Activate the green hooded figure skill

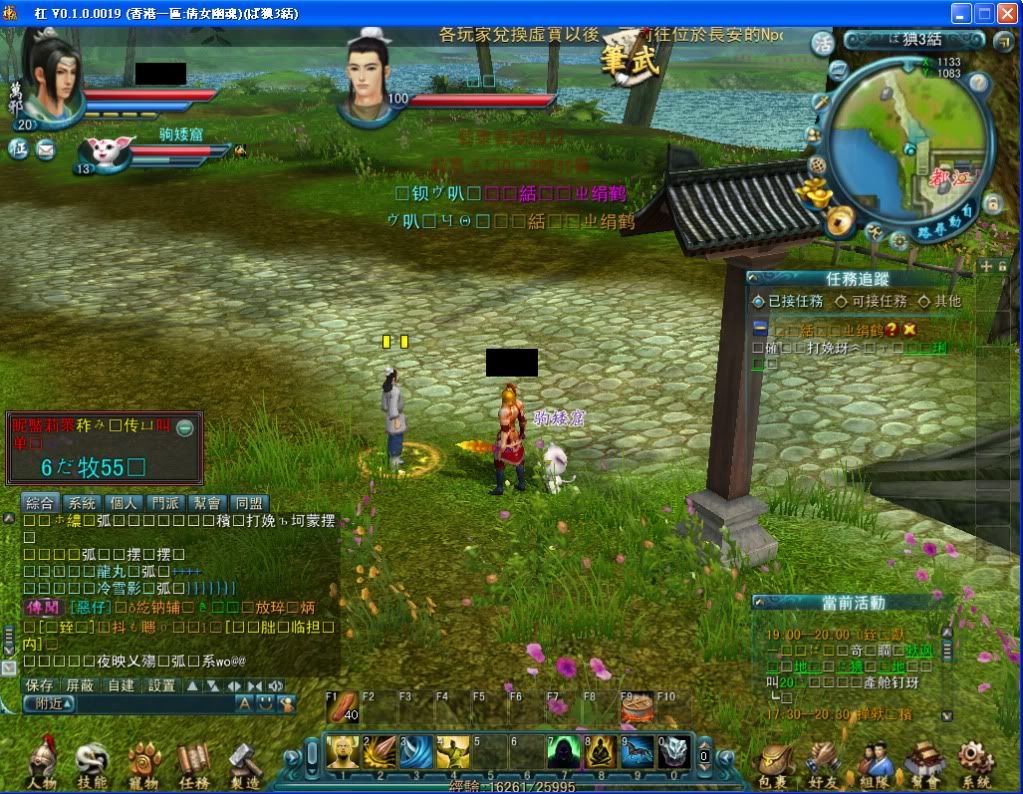point(563,752)
